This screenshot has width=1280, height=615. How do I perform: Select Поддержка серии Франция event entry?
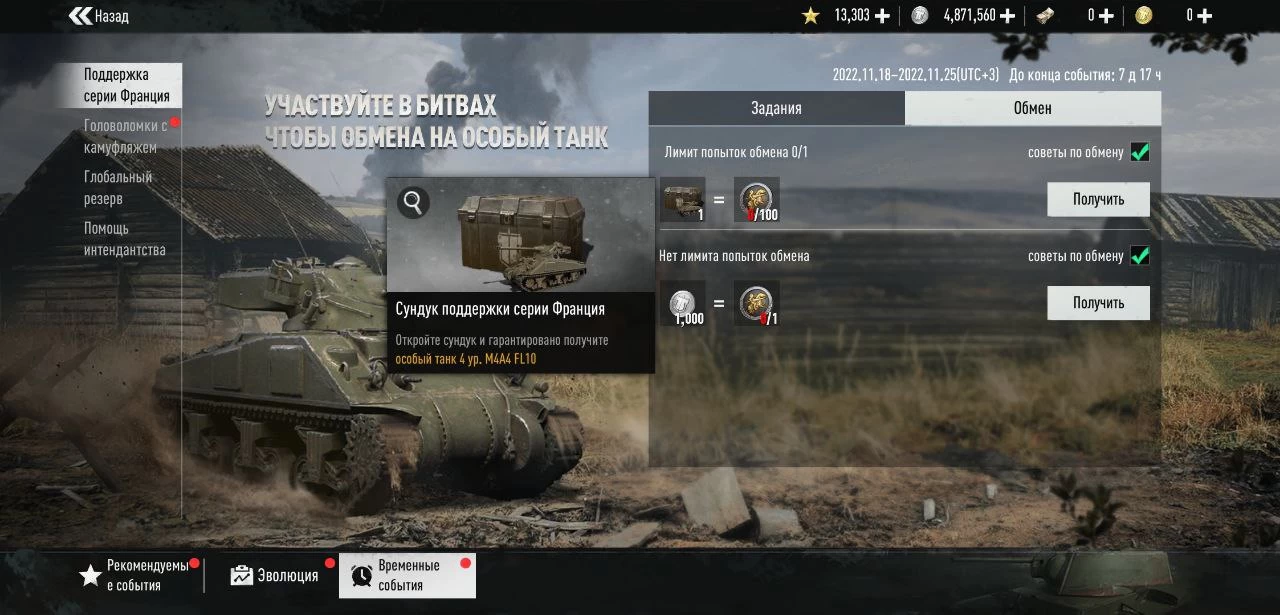(126, 86)
